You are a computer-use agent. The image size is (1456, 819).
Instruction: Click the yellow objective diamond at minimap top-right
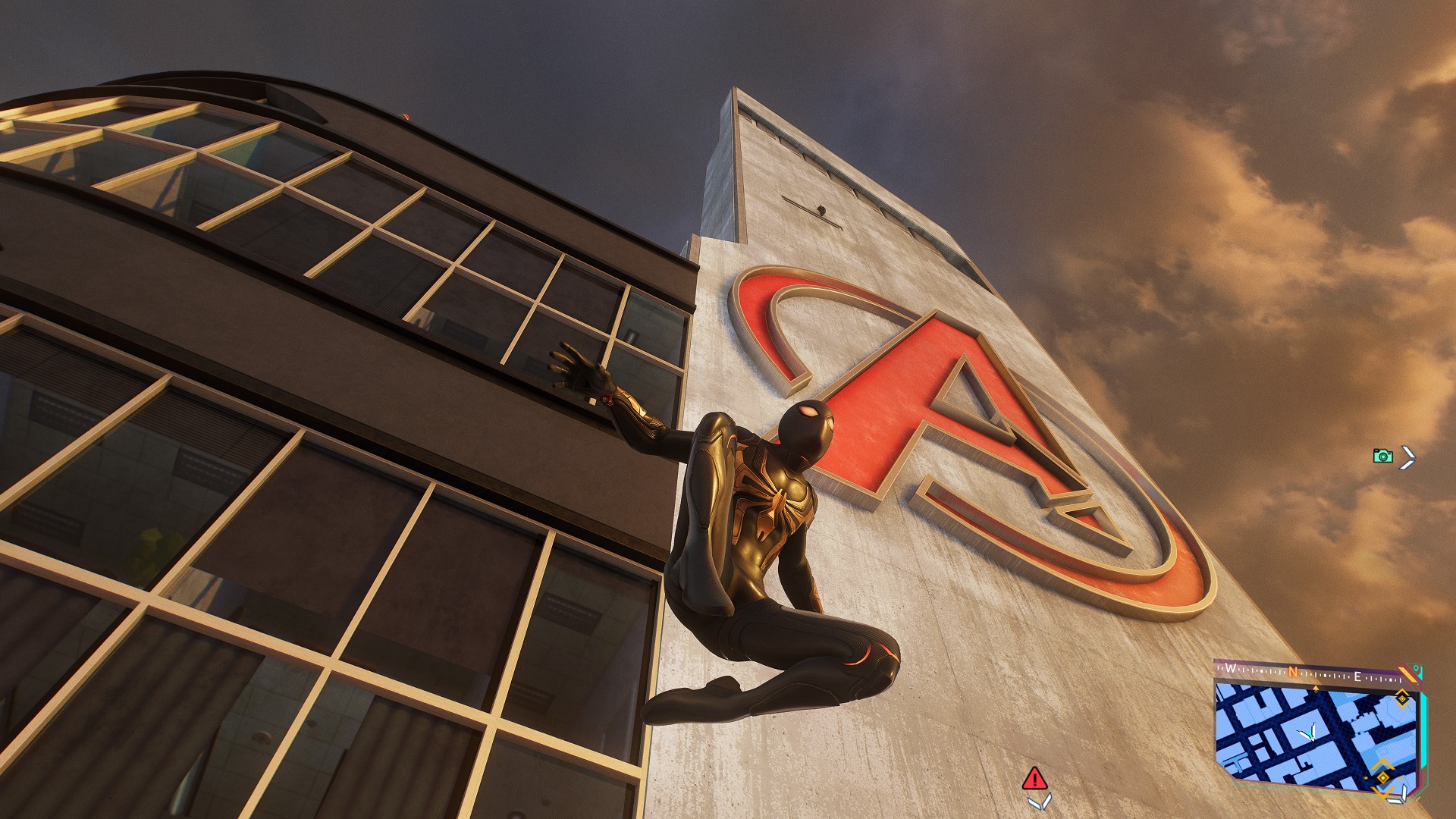(1401, 699)
